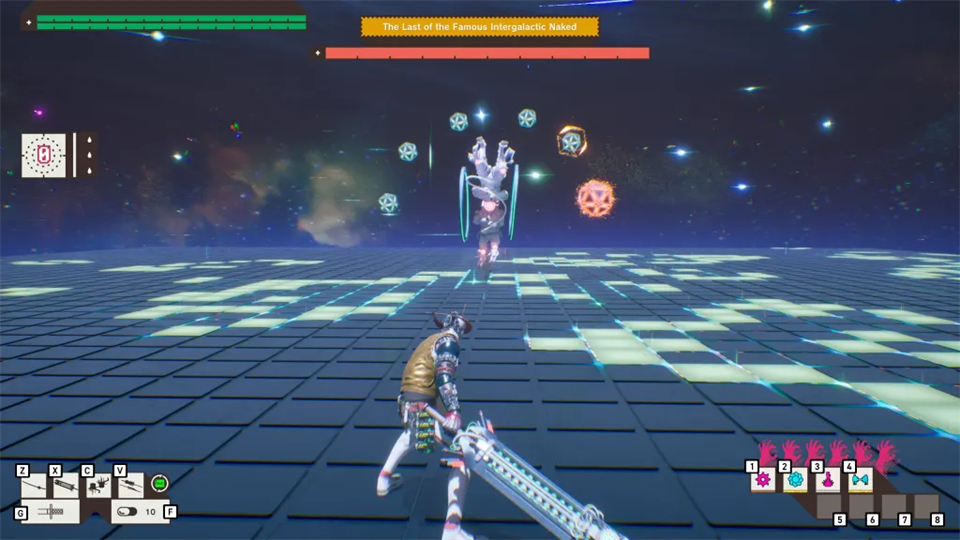The height and width of the screenshot is (540, 960).
Task: Activate the cyan bow tie skill
Action: [860, 480]
